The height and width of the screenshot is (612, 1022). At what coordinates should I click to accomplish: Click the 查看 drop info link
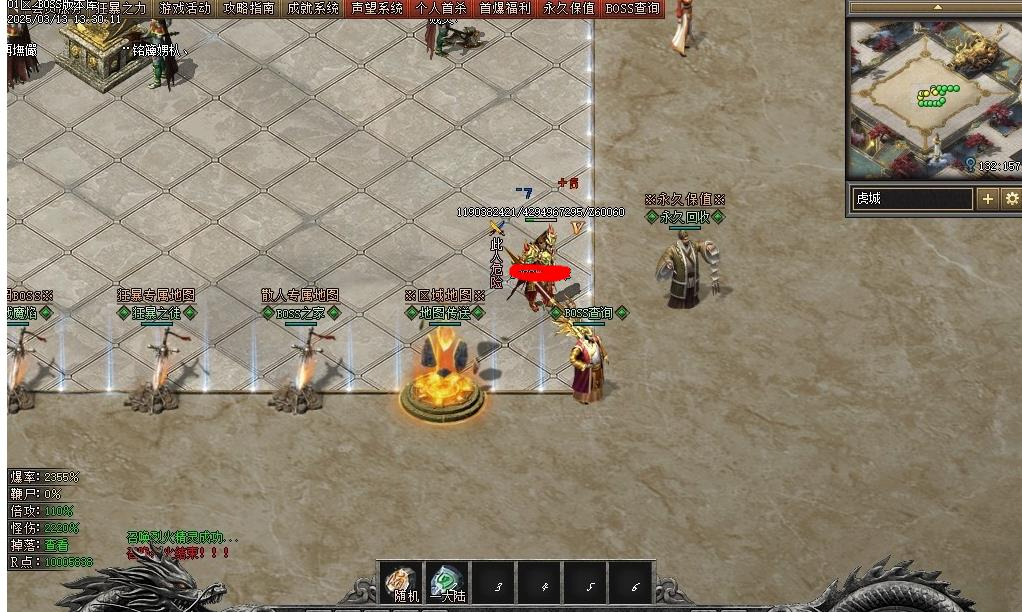point(57,545)
